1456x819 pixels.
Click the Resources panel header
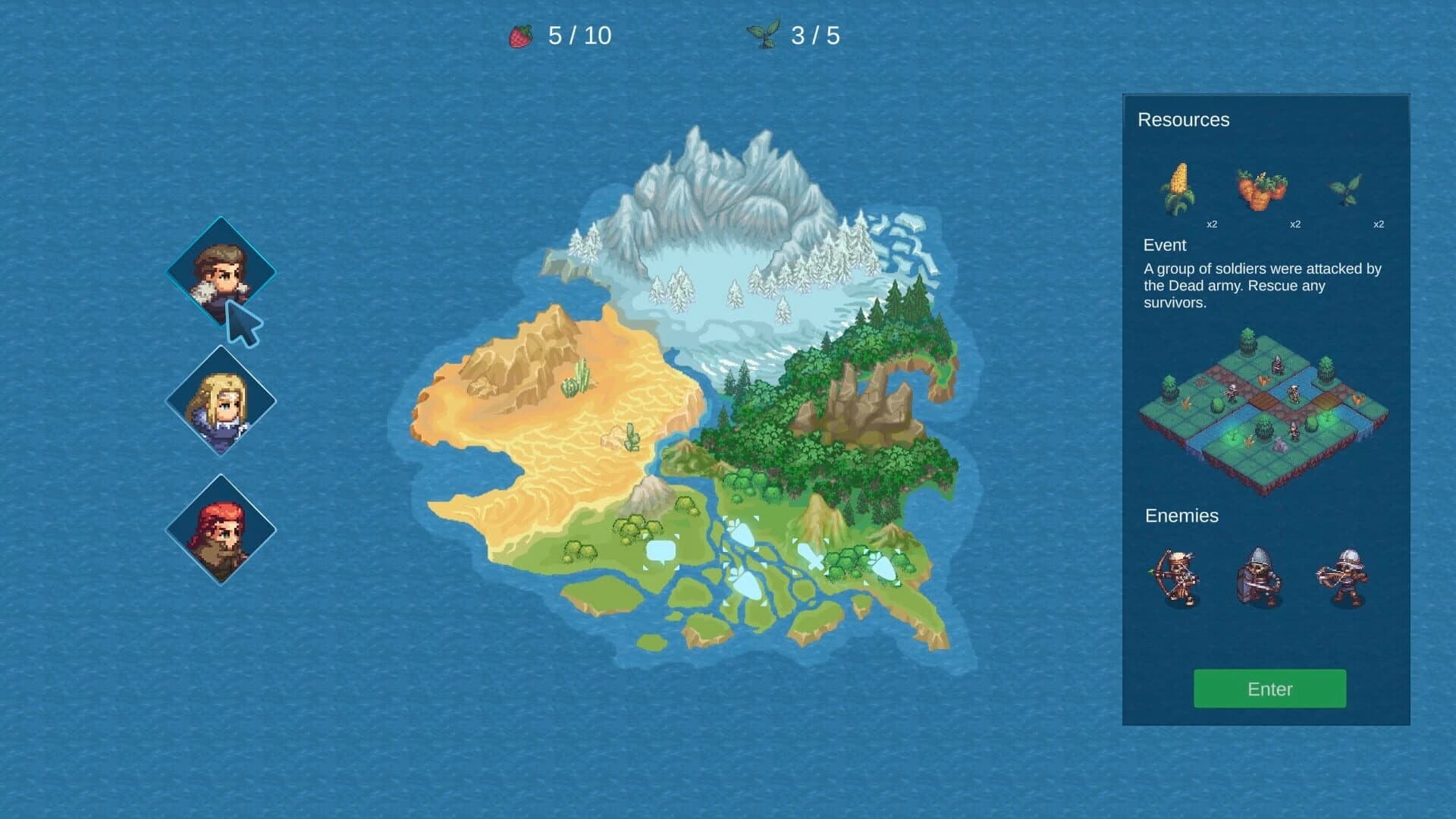point(1182,120)
